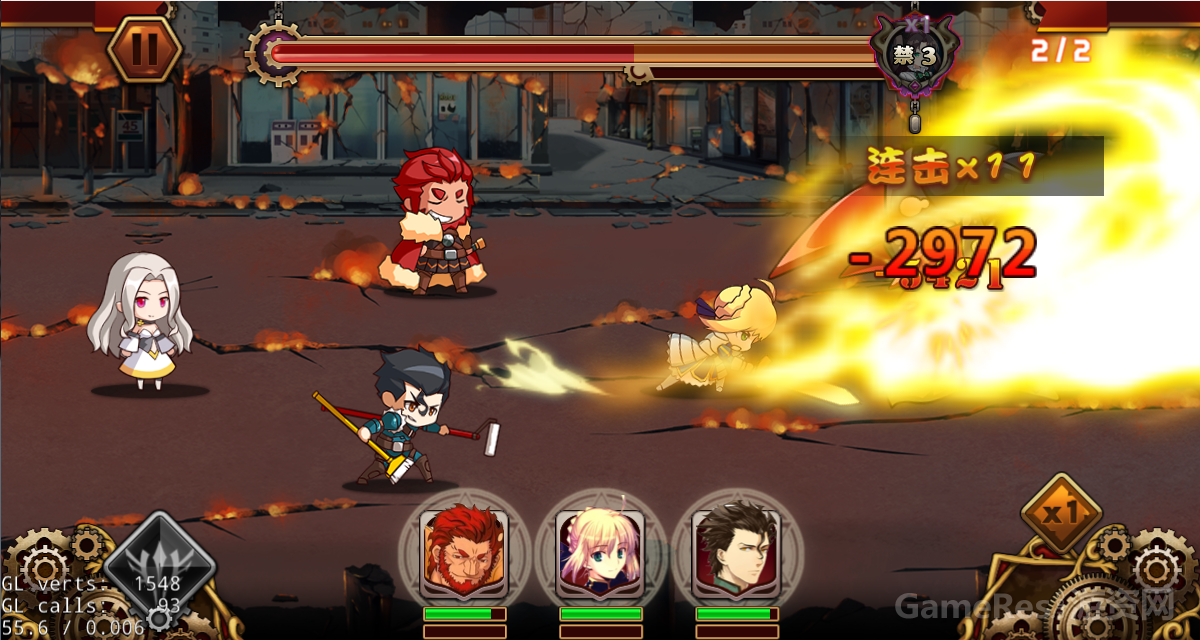Image resolution: width=1200 pixels, height=640 pixels.
Task: Choose the blonde swordswoman portrait
Action: [x=600, y=552]
